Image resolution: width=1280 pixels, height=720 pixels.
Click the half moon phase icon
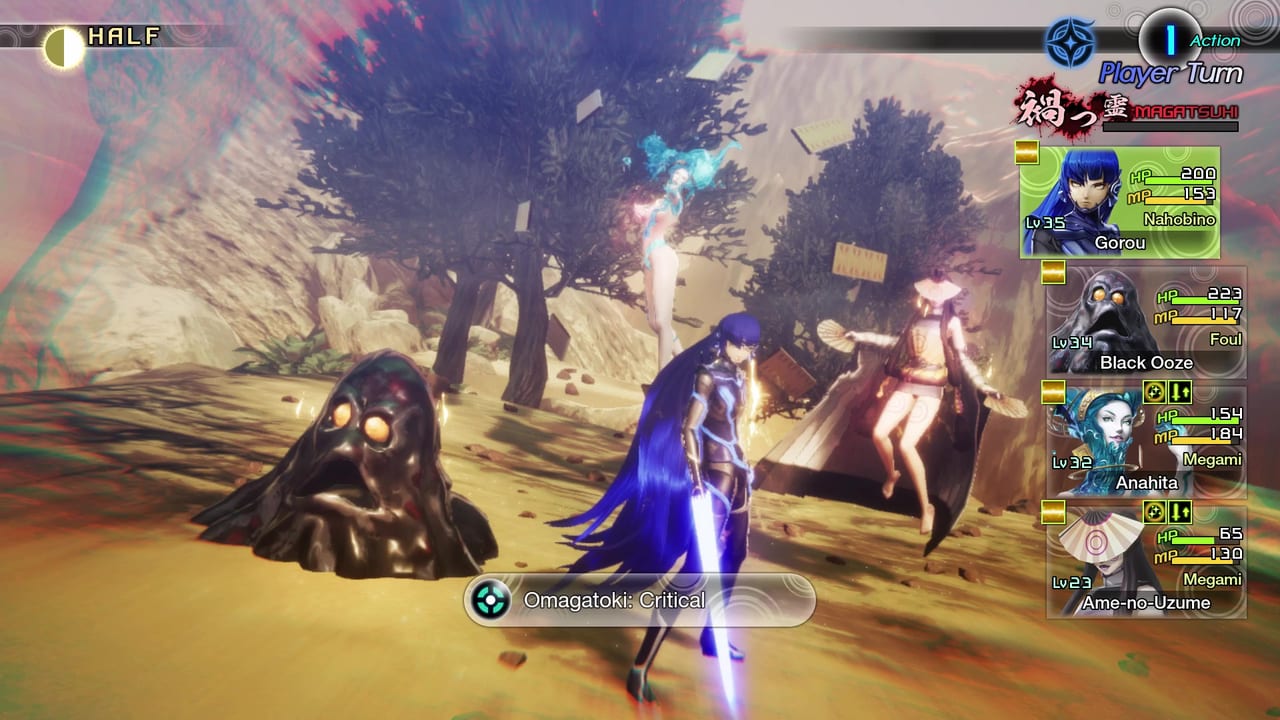pyautogui.click(x=64, y=48)
